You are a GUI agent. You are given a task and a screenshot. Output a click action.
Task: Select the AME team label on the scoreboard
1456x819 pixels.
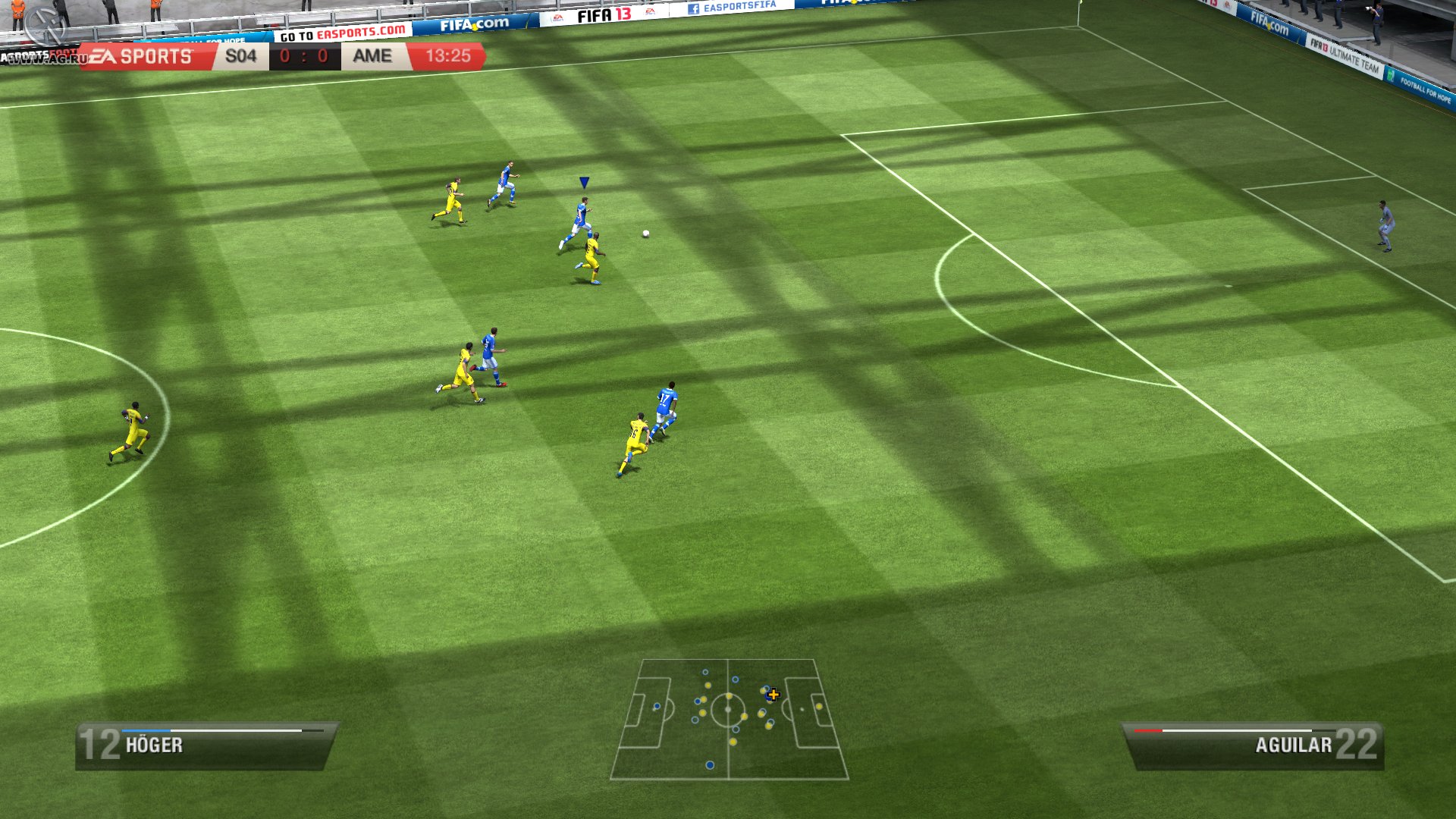click(x=371, y=55)
